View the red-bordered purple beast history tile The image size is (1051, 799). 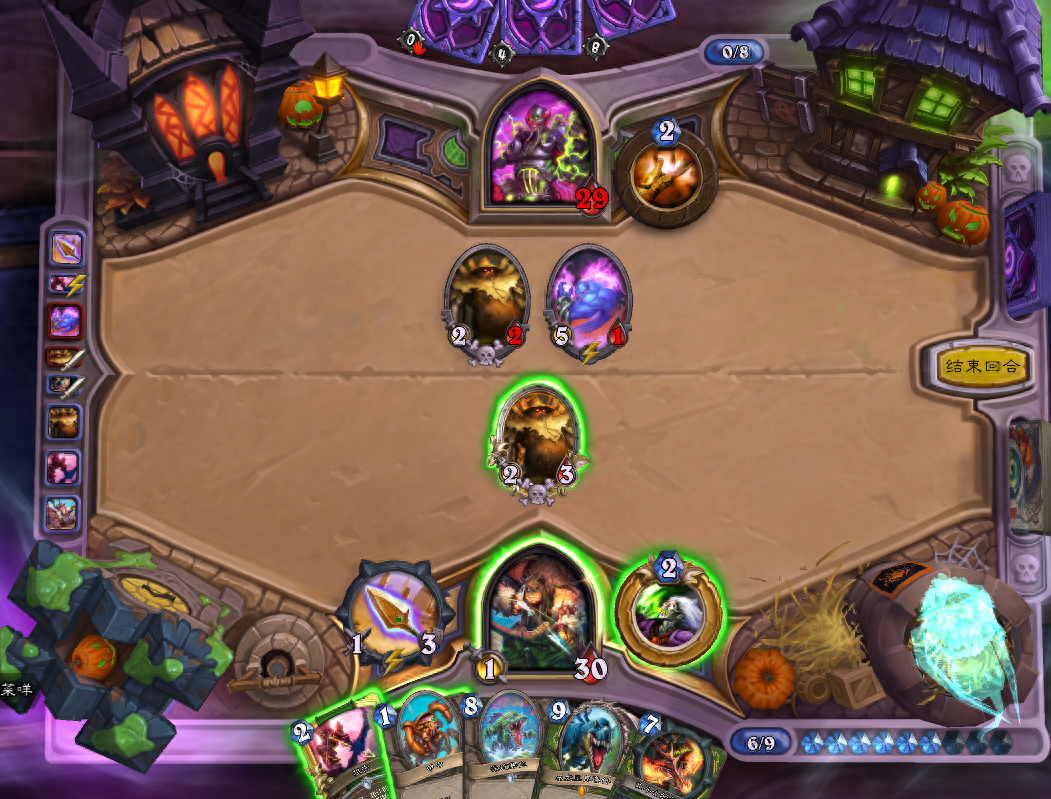pyautogui.click(x=66, y=322)
